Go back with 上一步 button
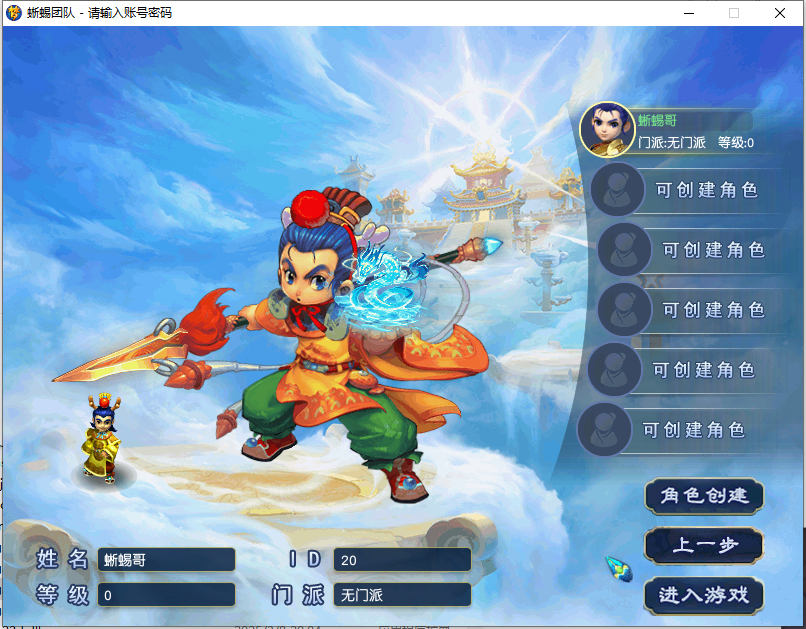The image size is (806, 629). pos(704,546)
